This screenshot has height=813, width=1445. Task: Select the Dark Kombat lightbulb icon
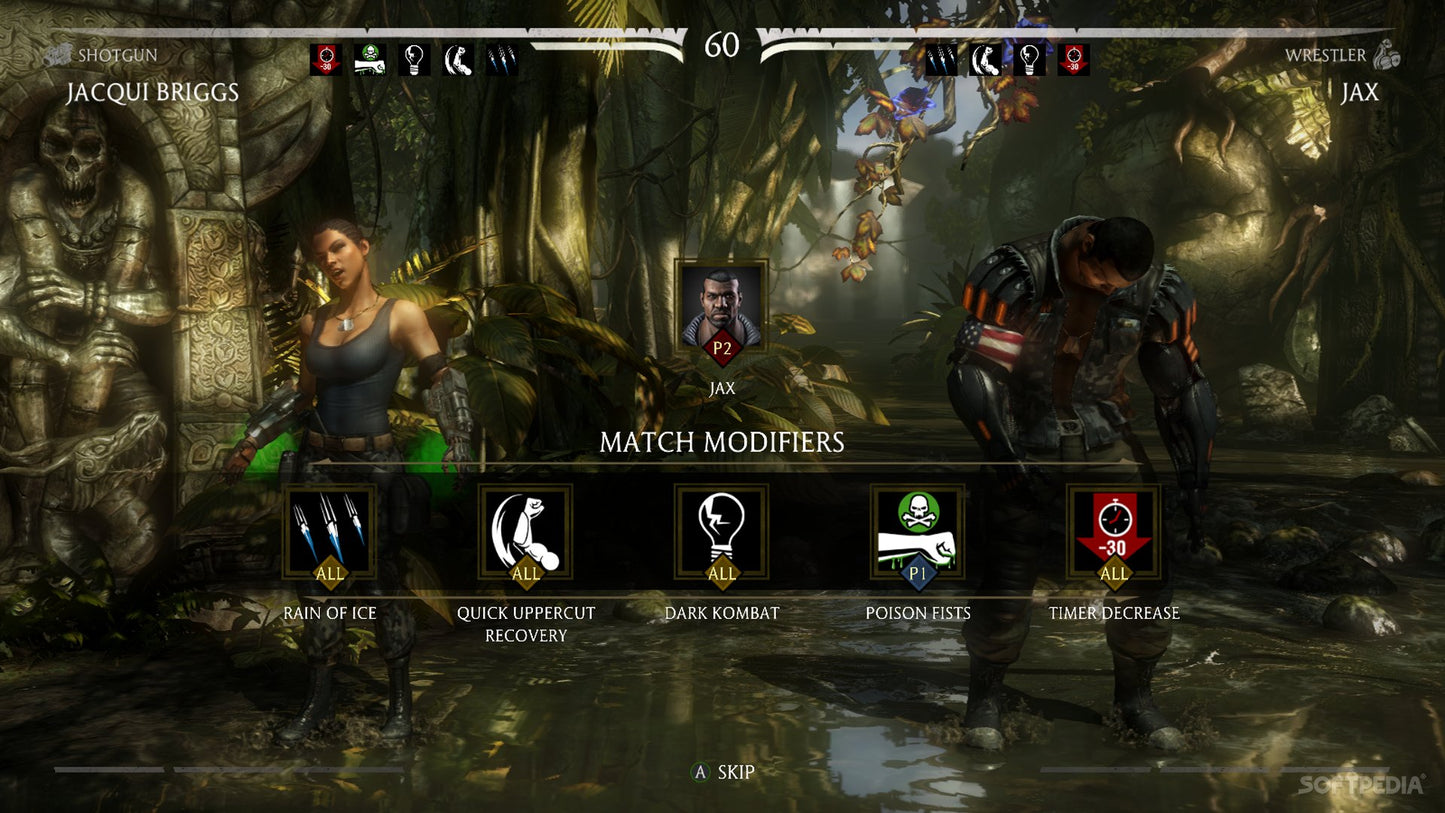721,531
